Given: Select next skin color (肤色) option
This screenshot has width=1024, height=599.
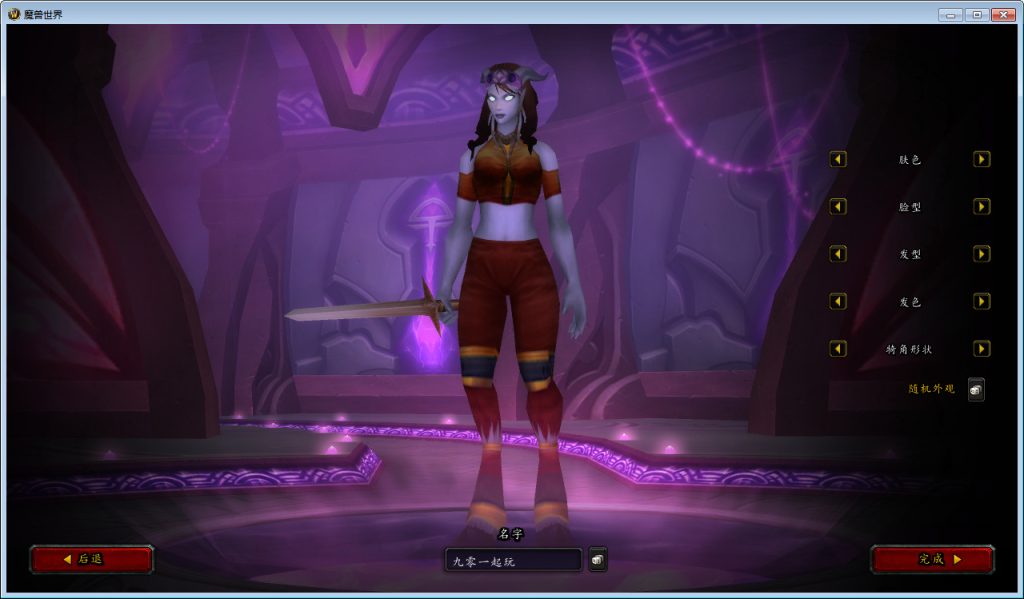Looking at the screenshot, I should pos(982,159).
